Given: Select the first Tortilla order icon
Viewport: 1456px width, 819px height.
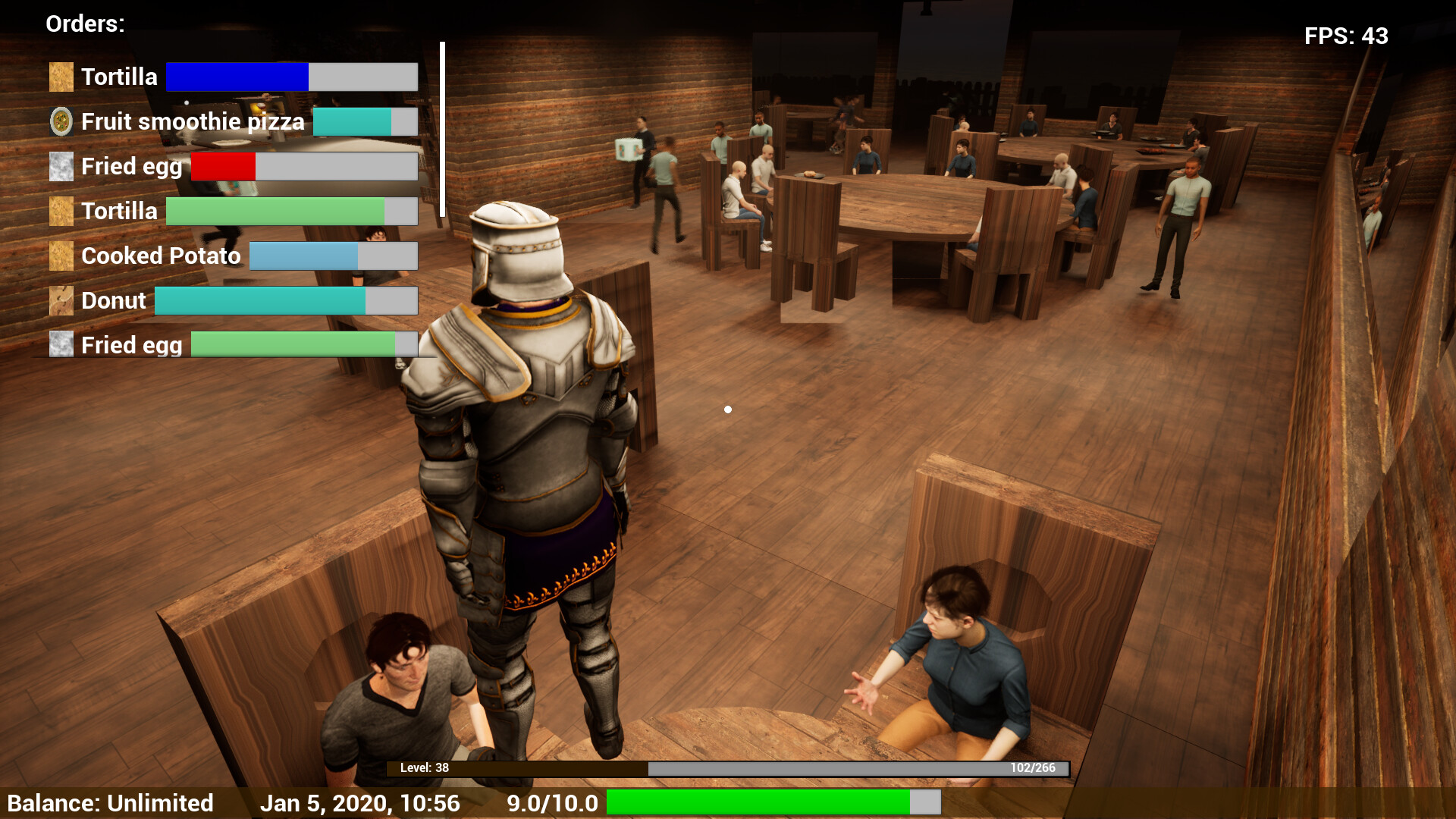Looking at the screenshot, I should click(61, 76).
